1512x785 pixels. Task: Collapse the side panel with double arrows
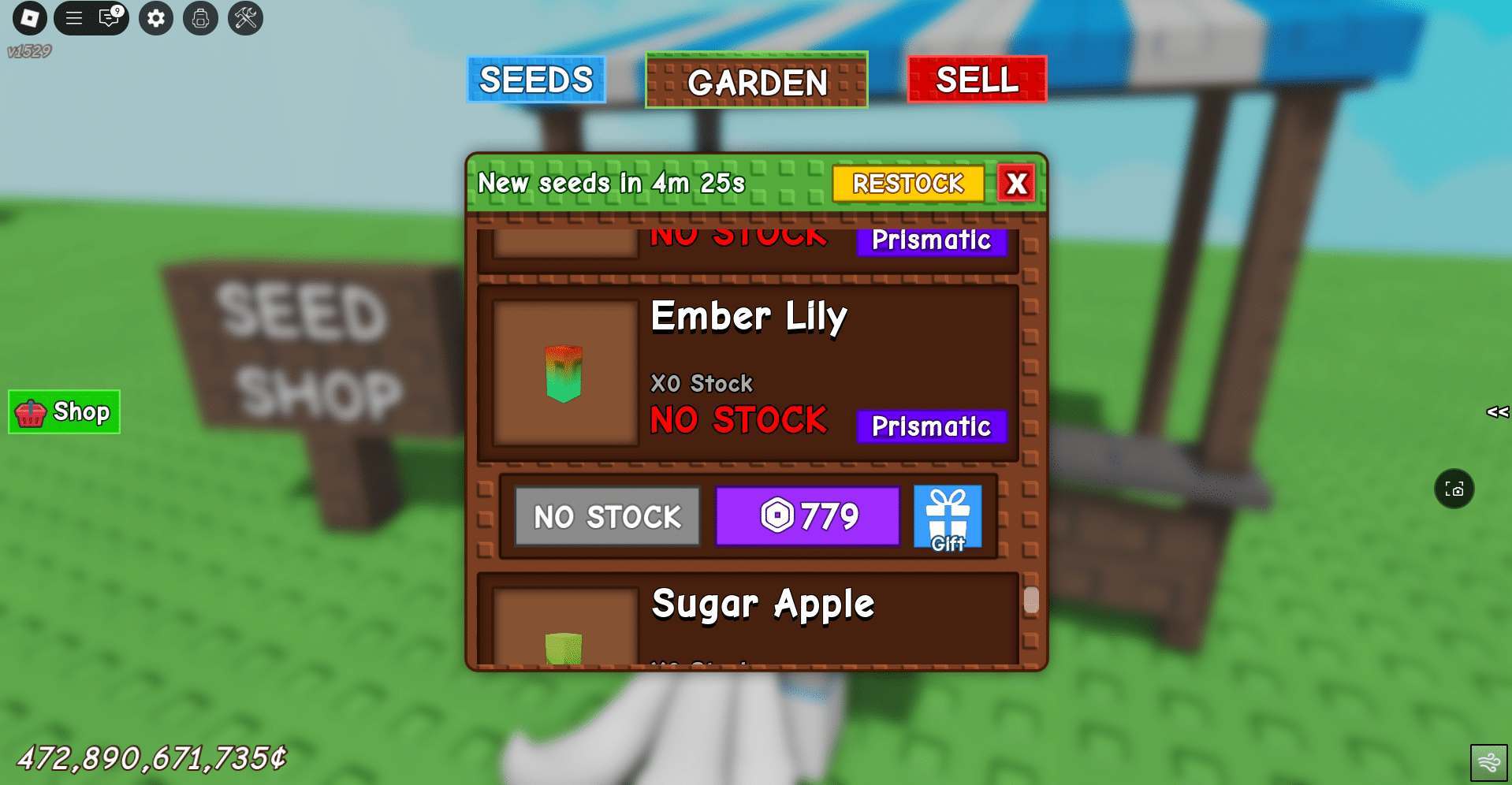(x=1498, y=411)
